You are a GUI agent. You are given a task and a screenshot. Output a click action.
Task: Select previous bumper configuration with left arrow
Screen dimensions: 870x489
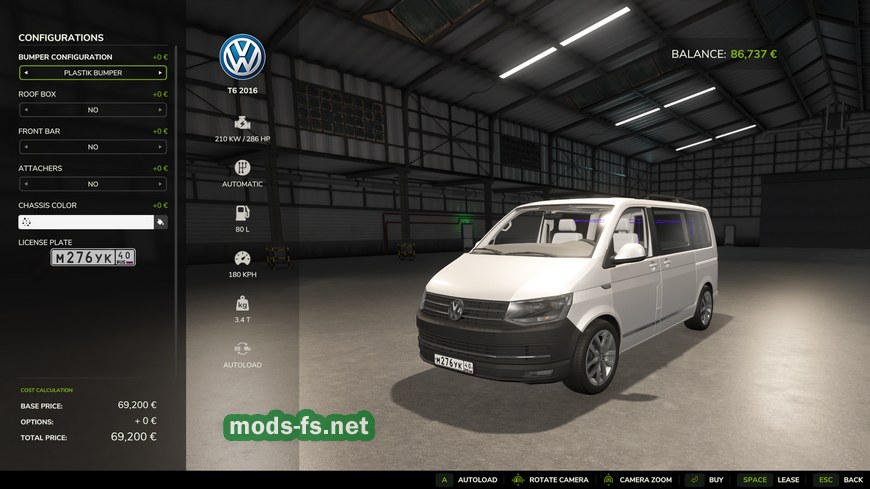[x=25, y=73]
